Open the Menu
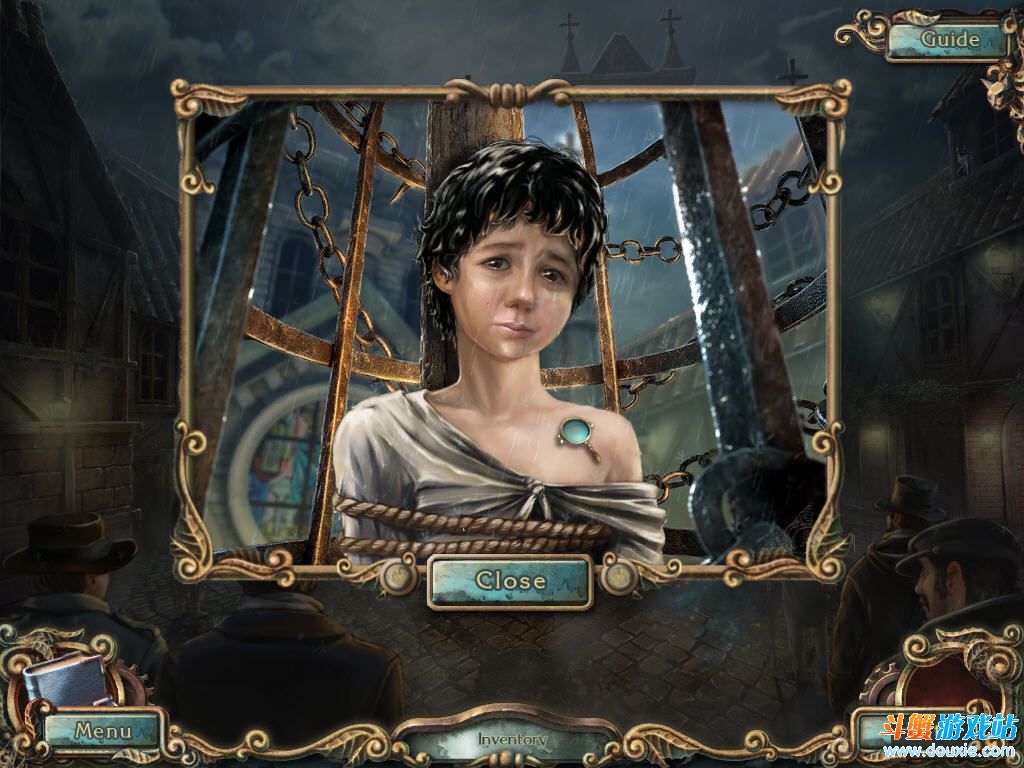 pos(103,731)
